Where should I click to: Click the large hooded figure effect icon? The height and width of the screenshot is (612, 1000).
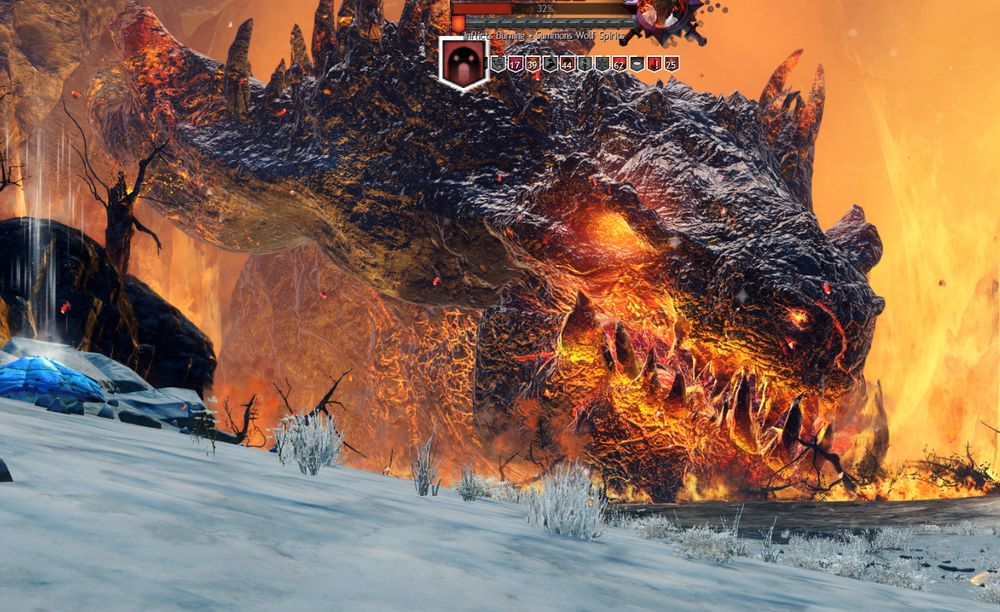click(x=463, y=63)
